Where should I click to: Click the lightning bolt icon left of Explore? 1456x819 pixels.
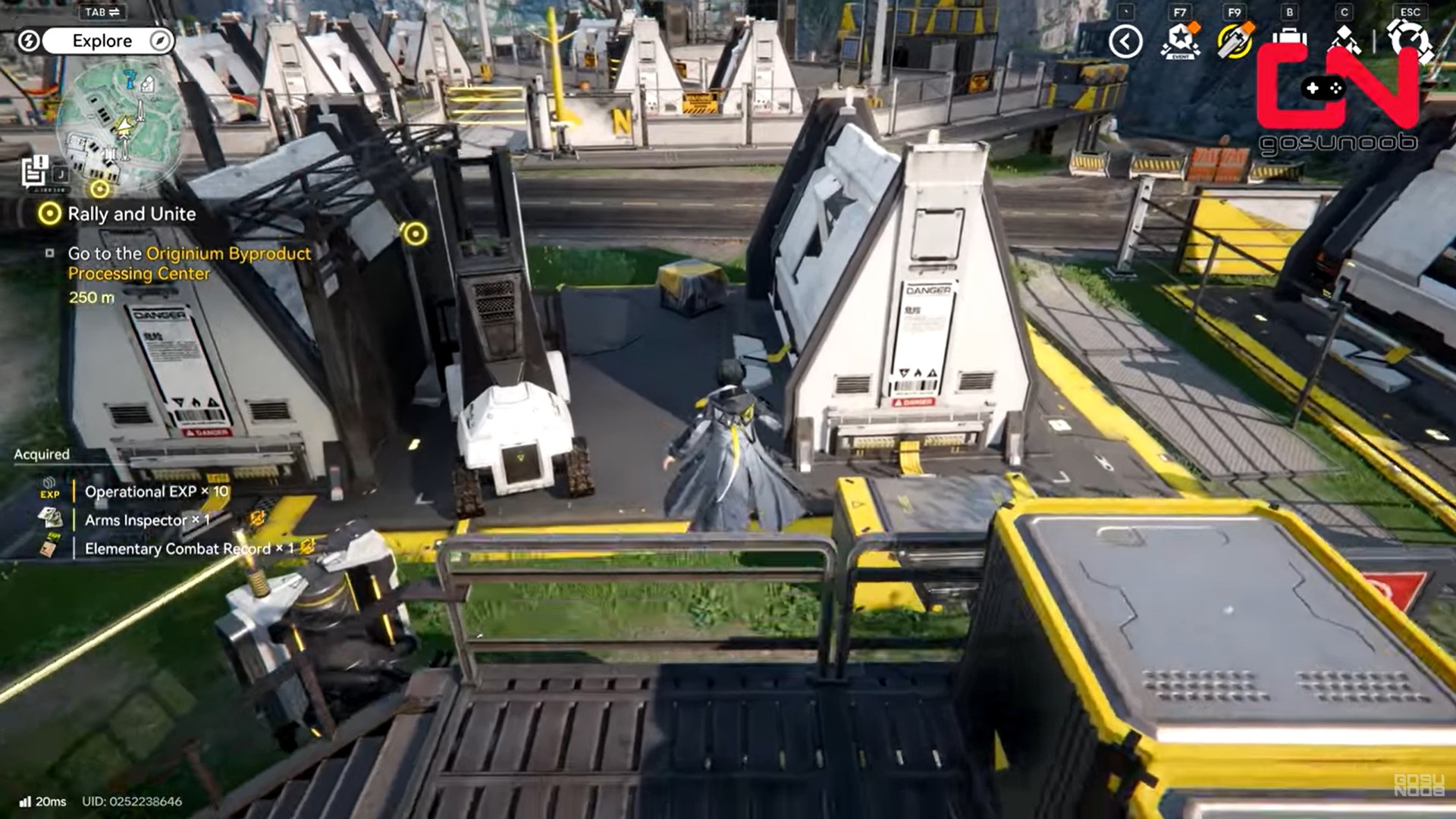coord(29,42)
